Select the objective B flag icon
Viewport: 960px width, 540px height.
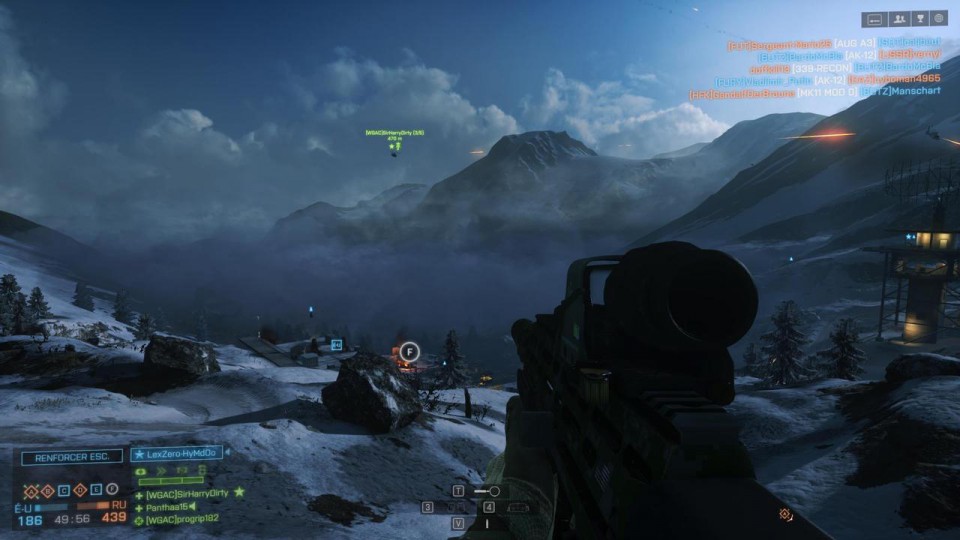click(x=47, y=490)
